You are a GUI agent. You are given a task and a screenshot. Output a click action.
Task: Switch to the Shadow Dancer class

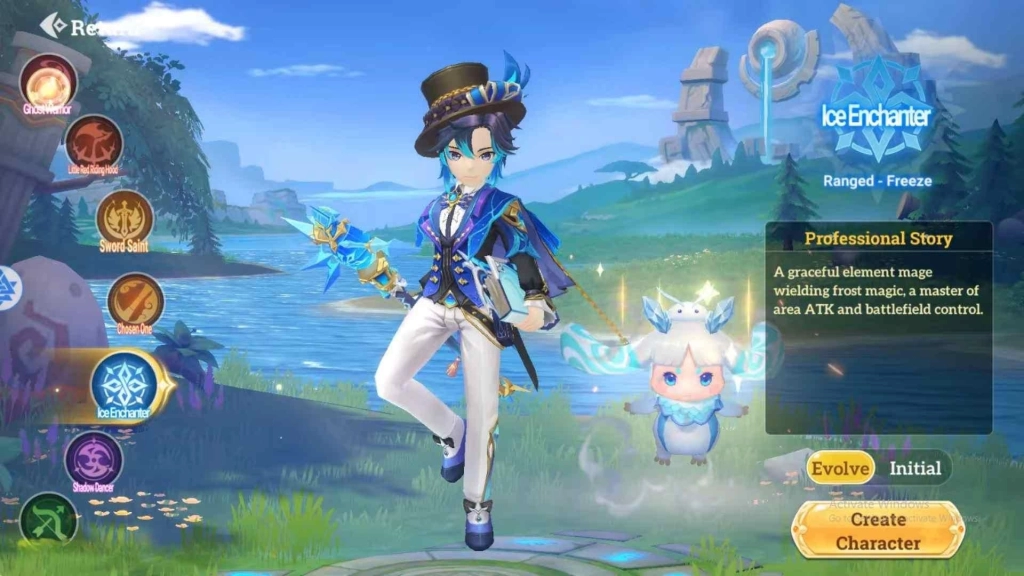94,459
